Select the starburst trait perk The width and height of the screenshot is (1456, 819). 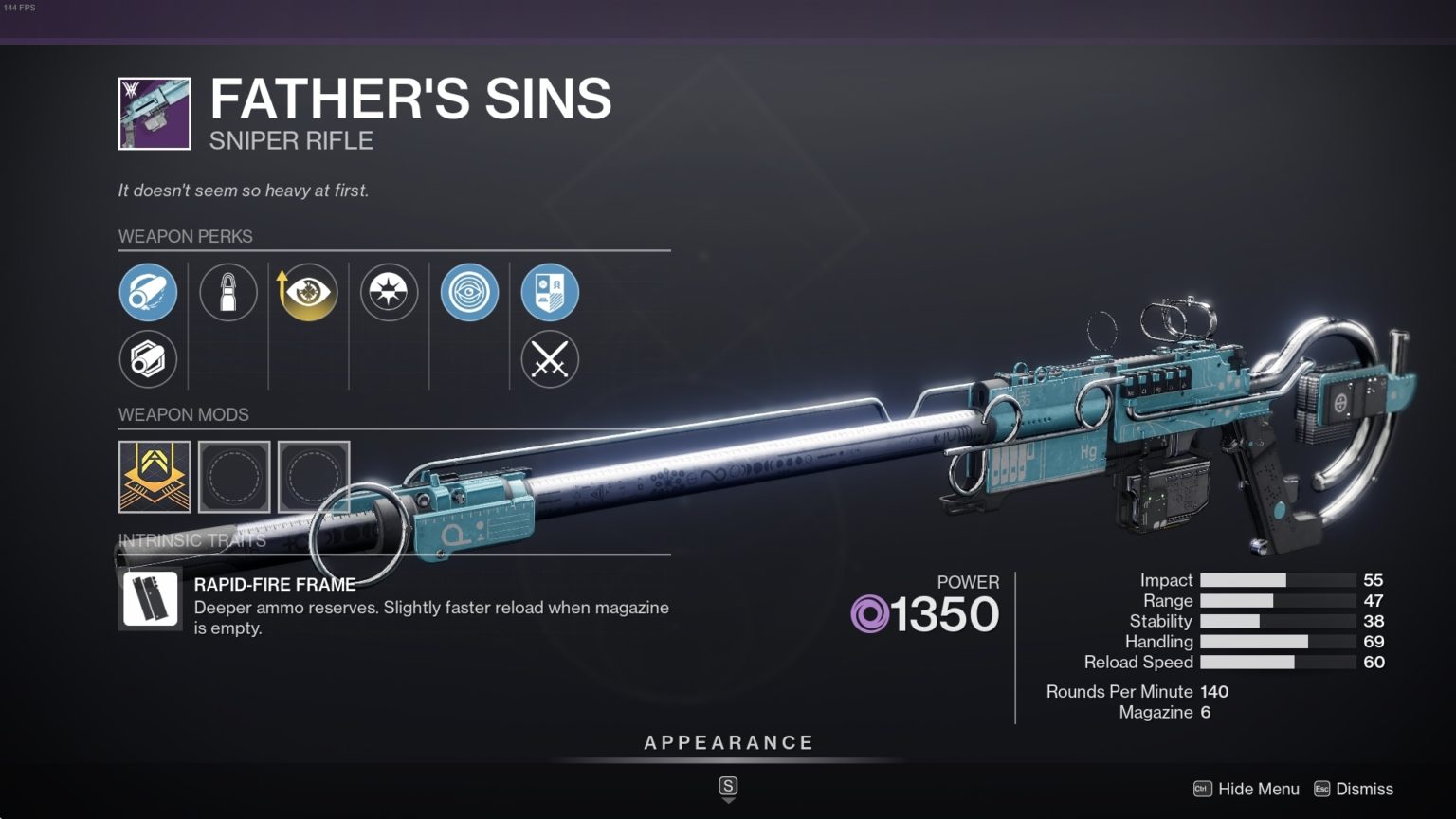[x=389, y=292]
